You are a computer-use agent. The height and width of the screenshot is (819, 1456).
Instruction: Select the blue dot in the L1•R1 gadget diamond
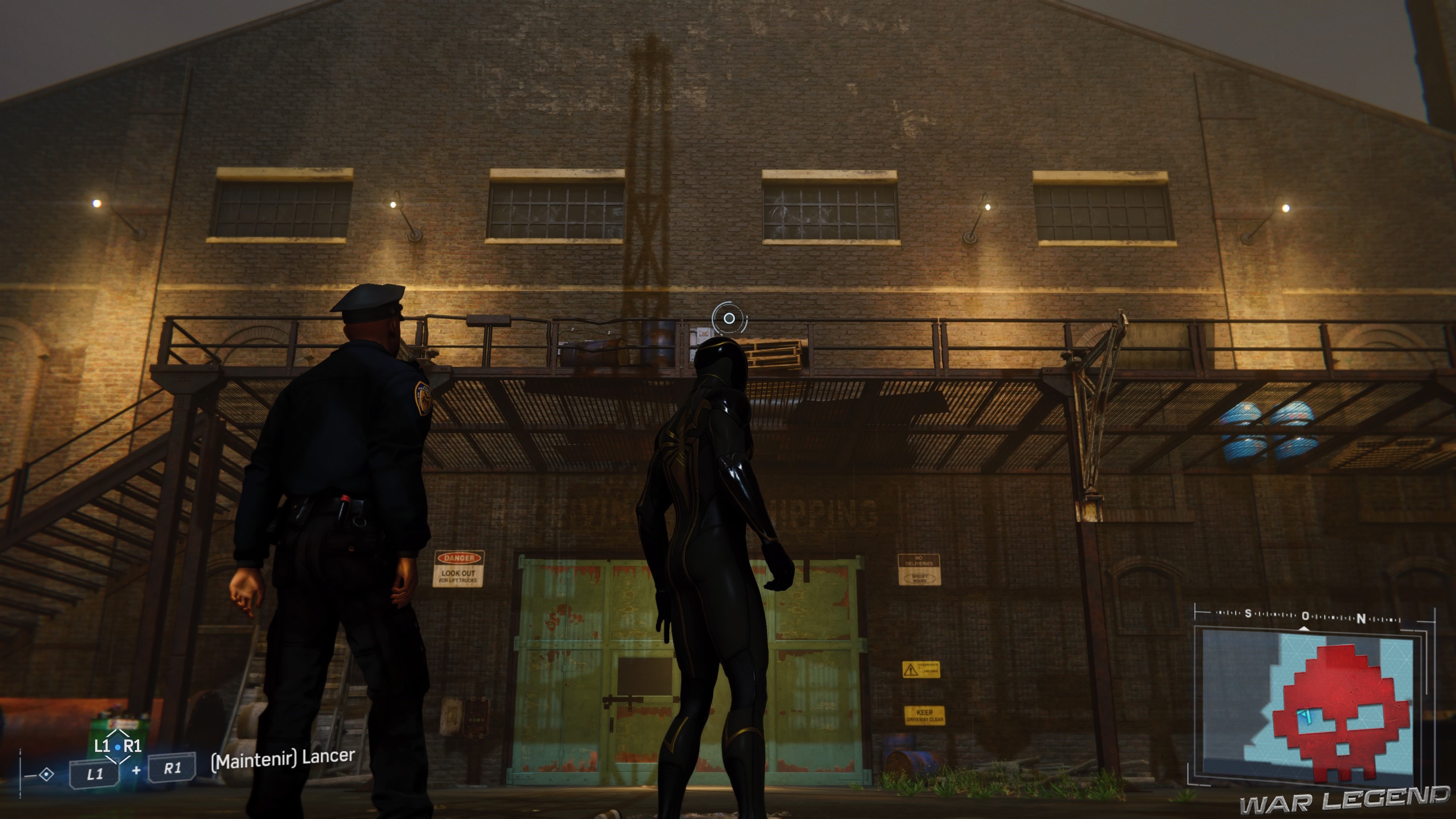[x=118, y=747]
